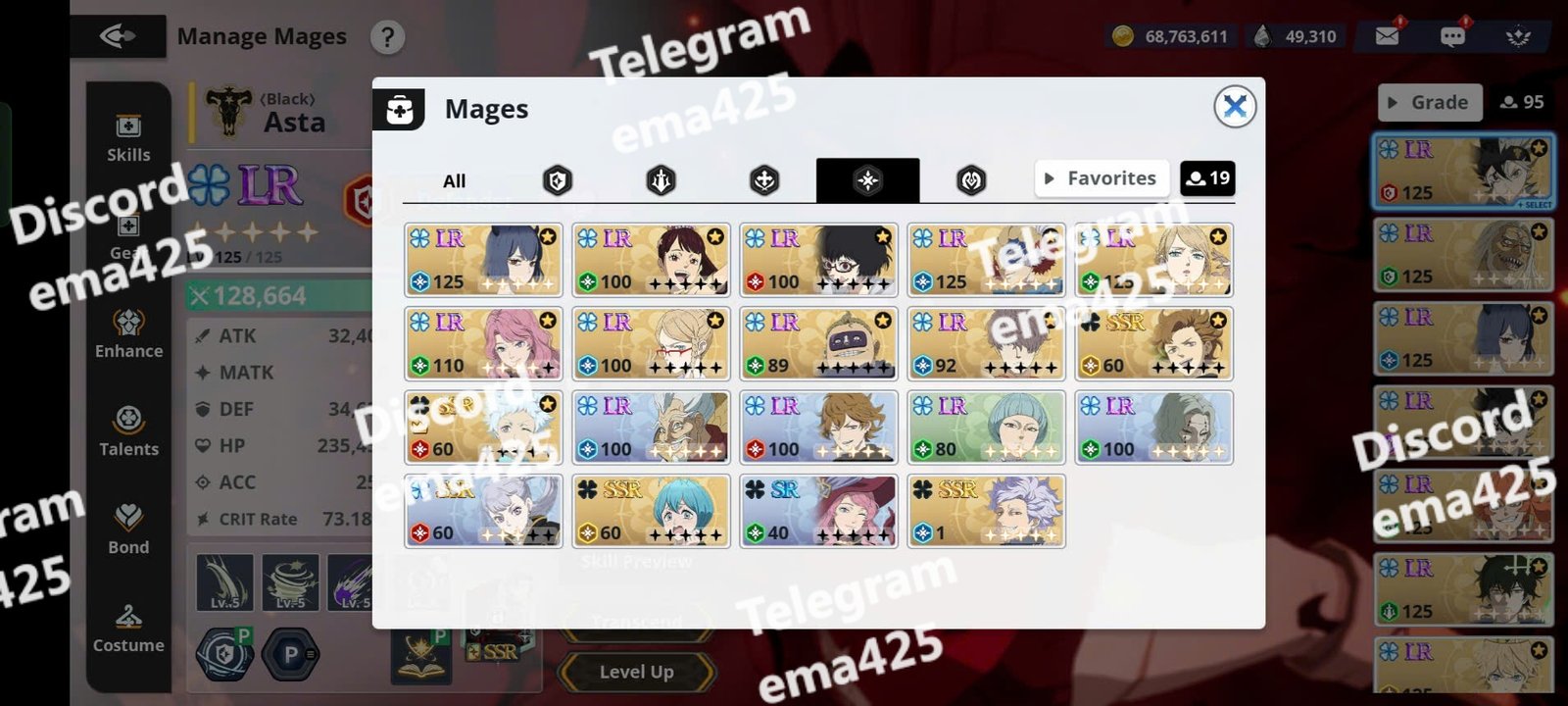Open the Favorites filter
1568x706 pixels.
1102,178
